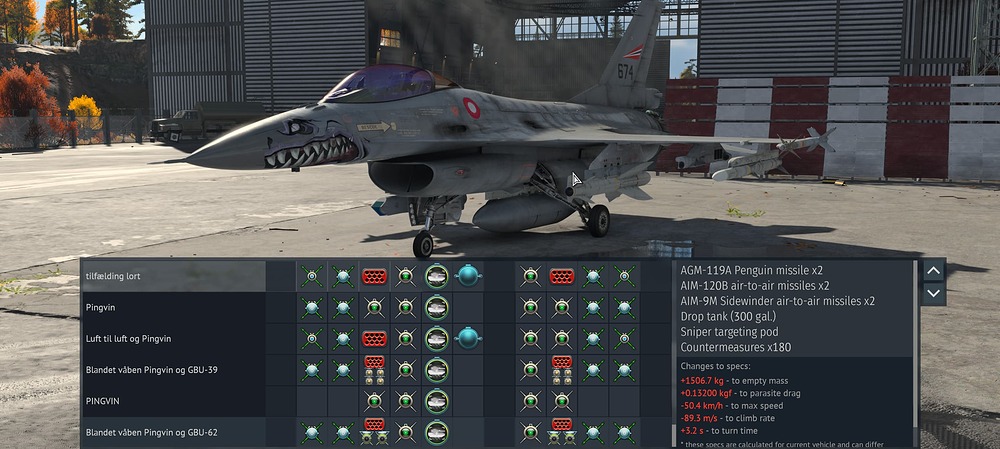Move preset up with the up arrow
Image resolution: width=1000 pixels, height=449 pixels.
(932, 270)
